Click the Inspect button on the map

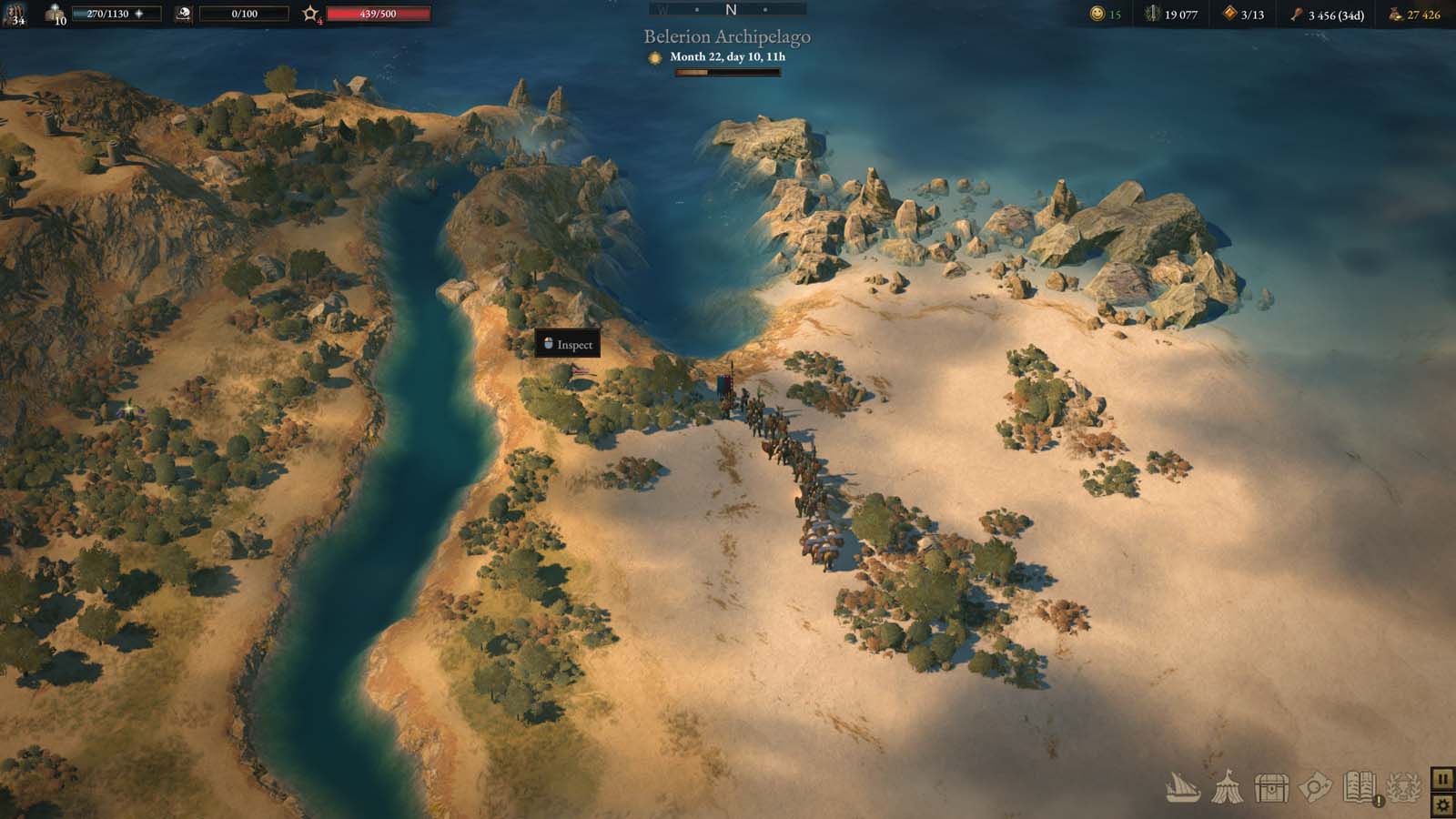566,344
